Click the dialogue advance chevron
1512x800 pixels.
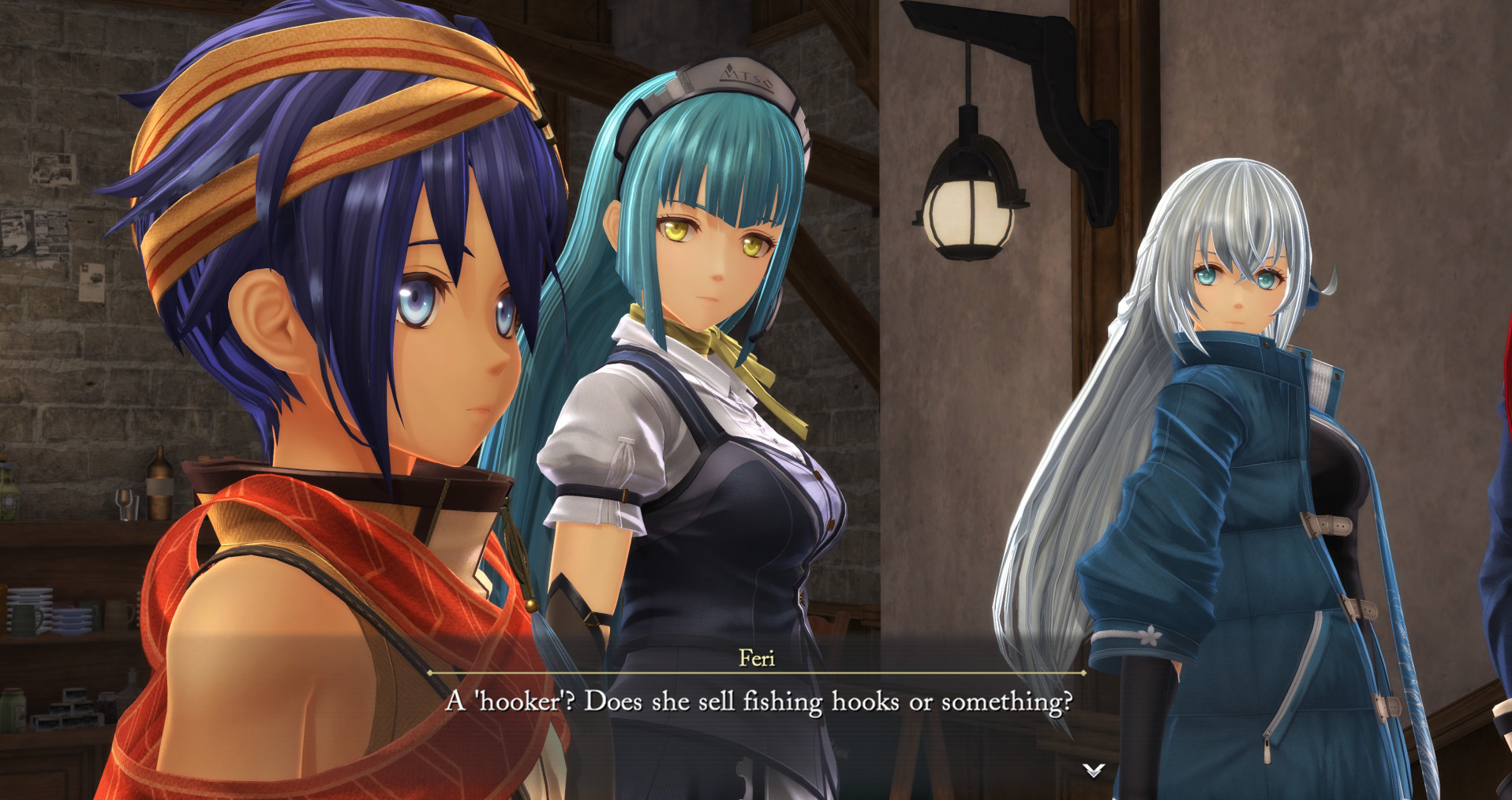coord(1095,772)
